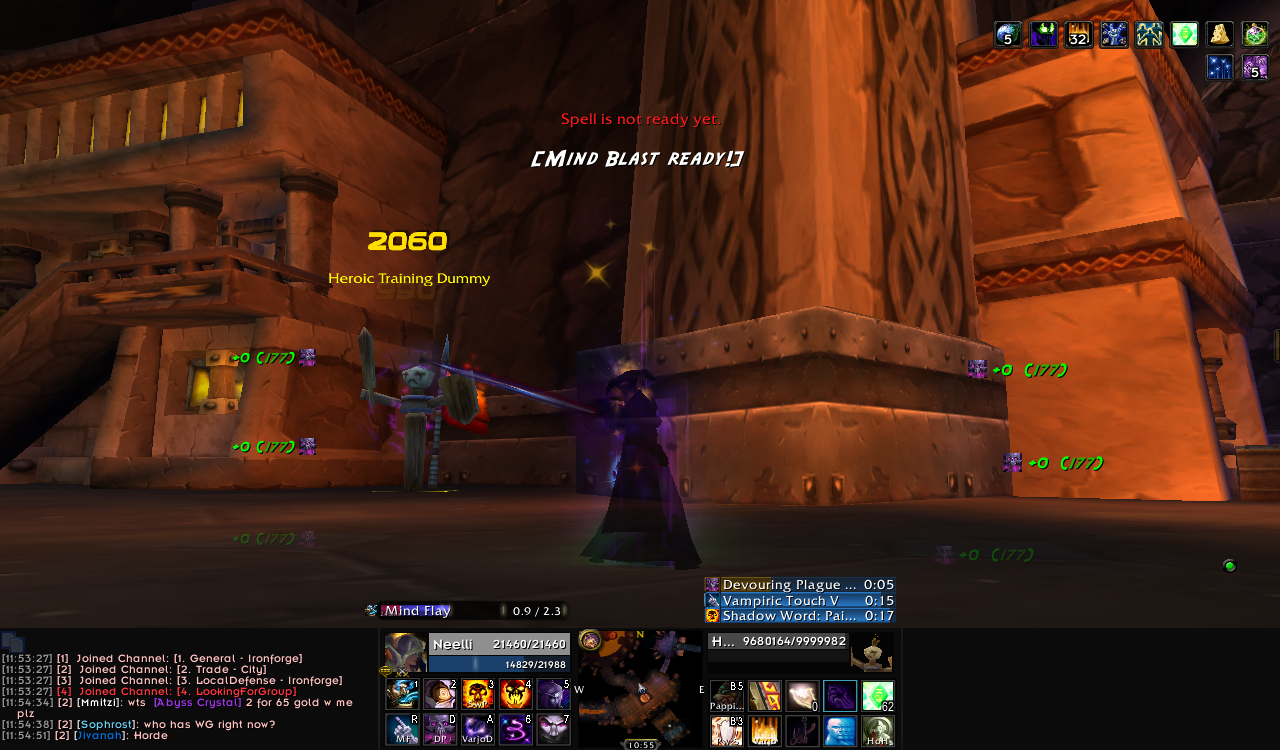The image size is (1280, 750).
Task: Activate the purple swirl spell in slot 6
Action: tap(516, 729)
